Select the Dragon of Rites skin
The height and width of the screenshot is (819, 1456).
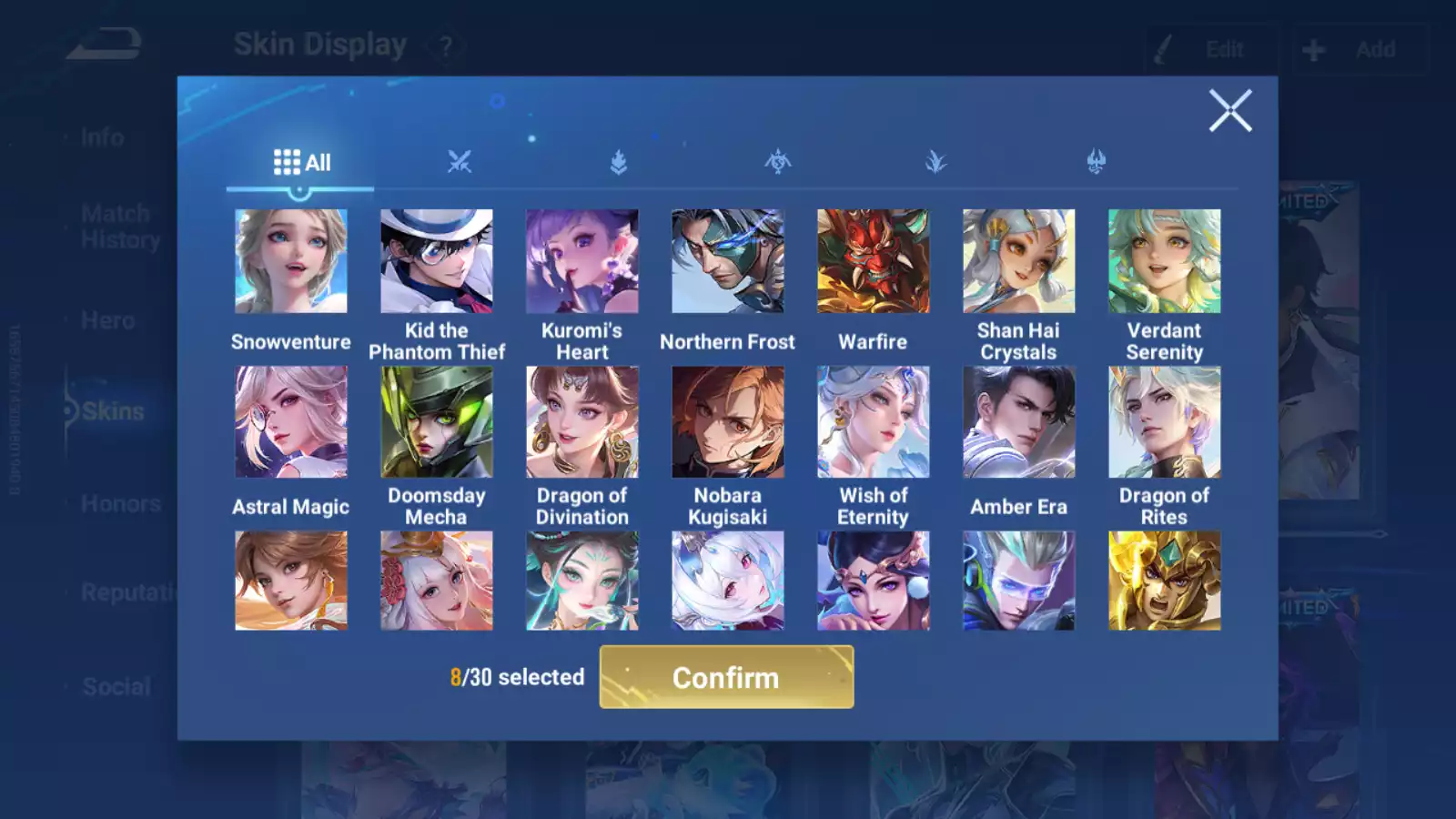(x=1165, y=422)
